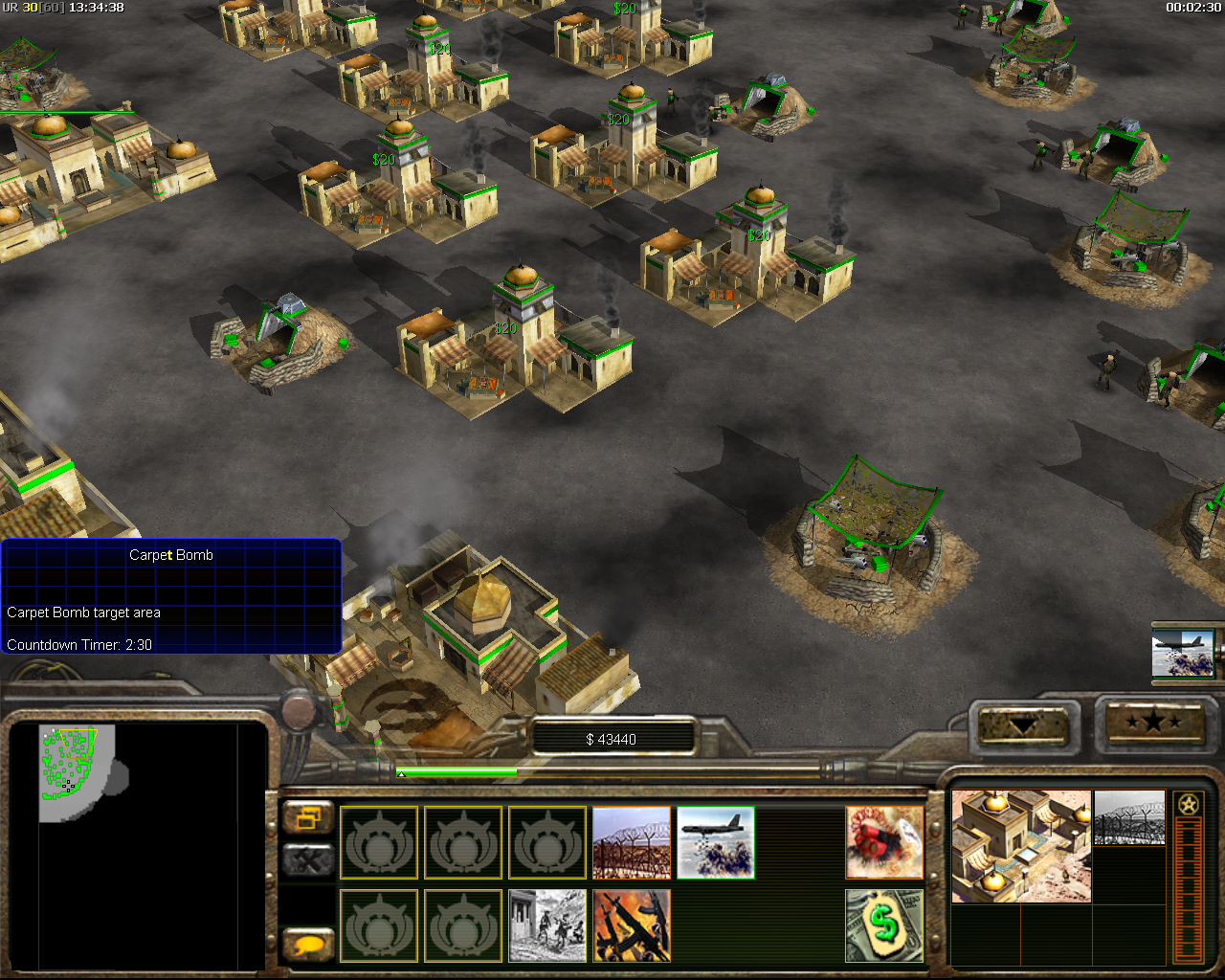Click the gold star rank emblem
The image size is (1225, 980).
[1189, 804]
